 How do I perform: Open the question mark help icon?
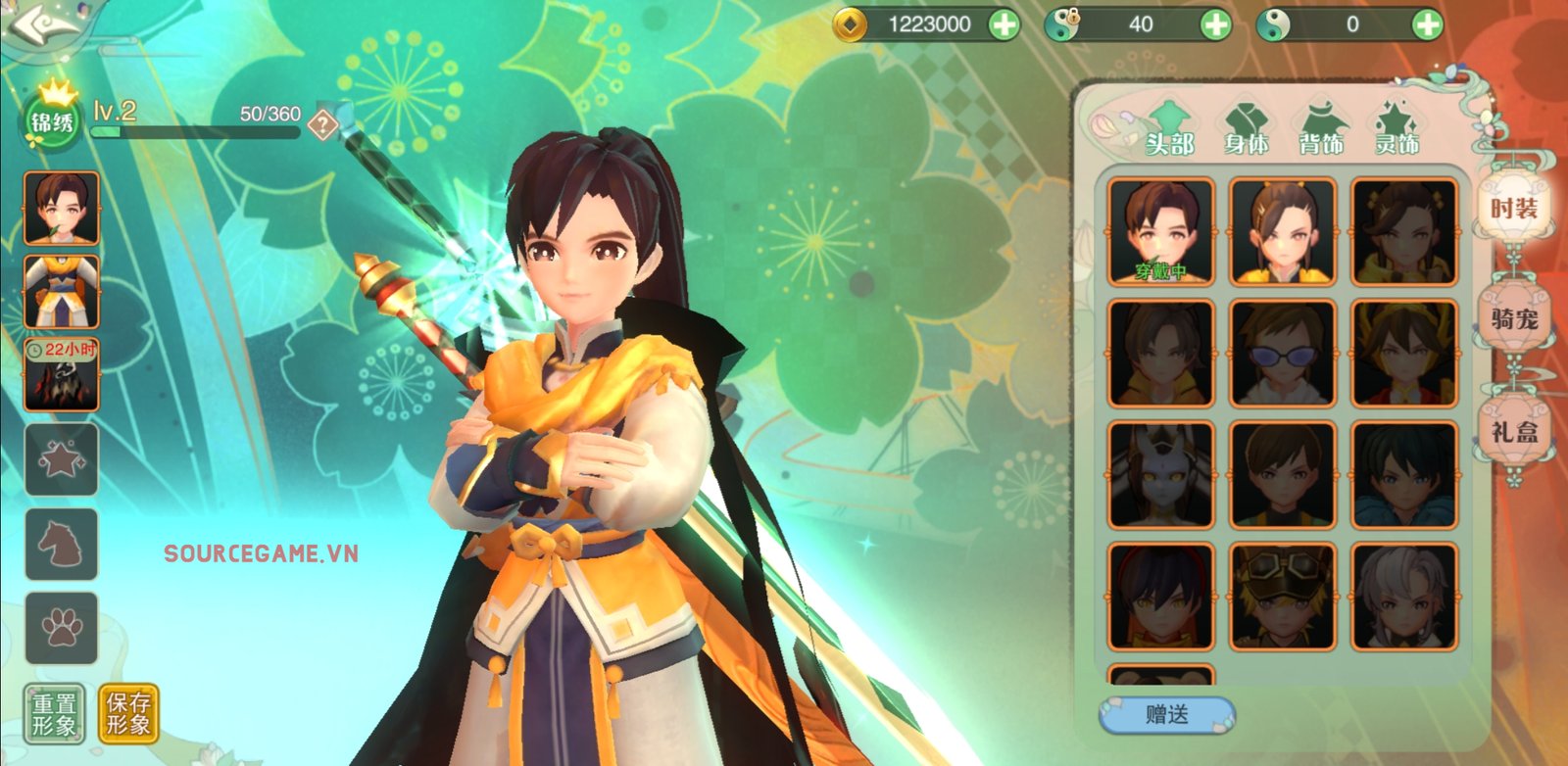point(322,124)
